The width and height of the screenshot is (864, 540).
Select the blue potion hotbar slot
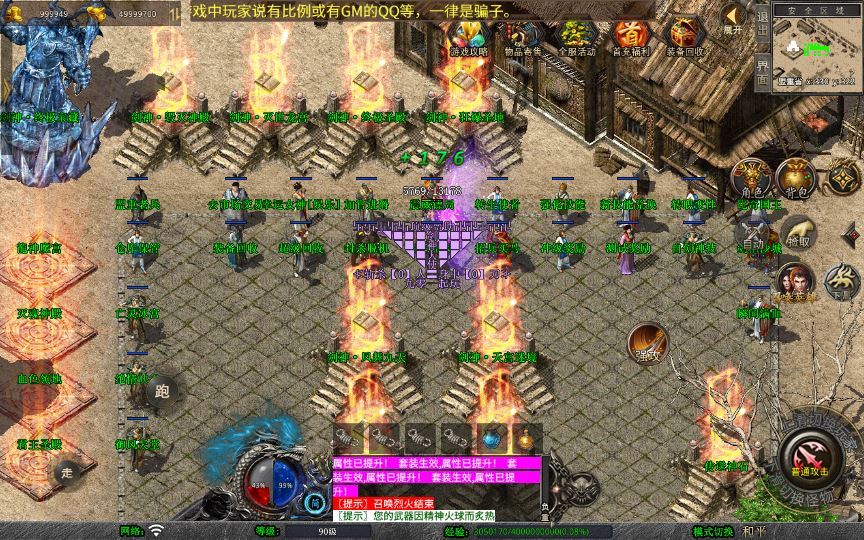point(490,438)
